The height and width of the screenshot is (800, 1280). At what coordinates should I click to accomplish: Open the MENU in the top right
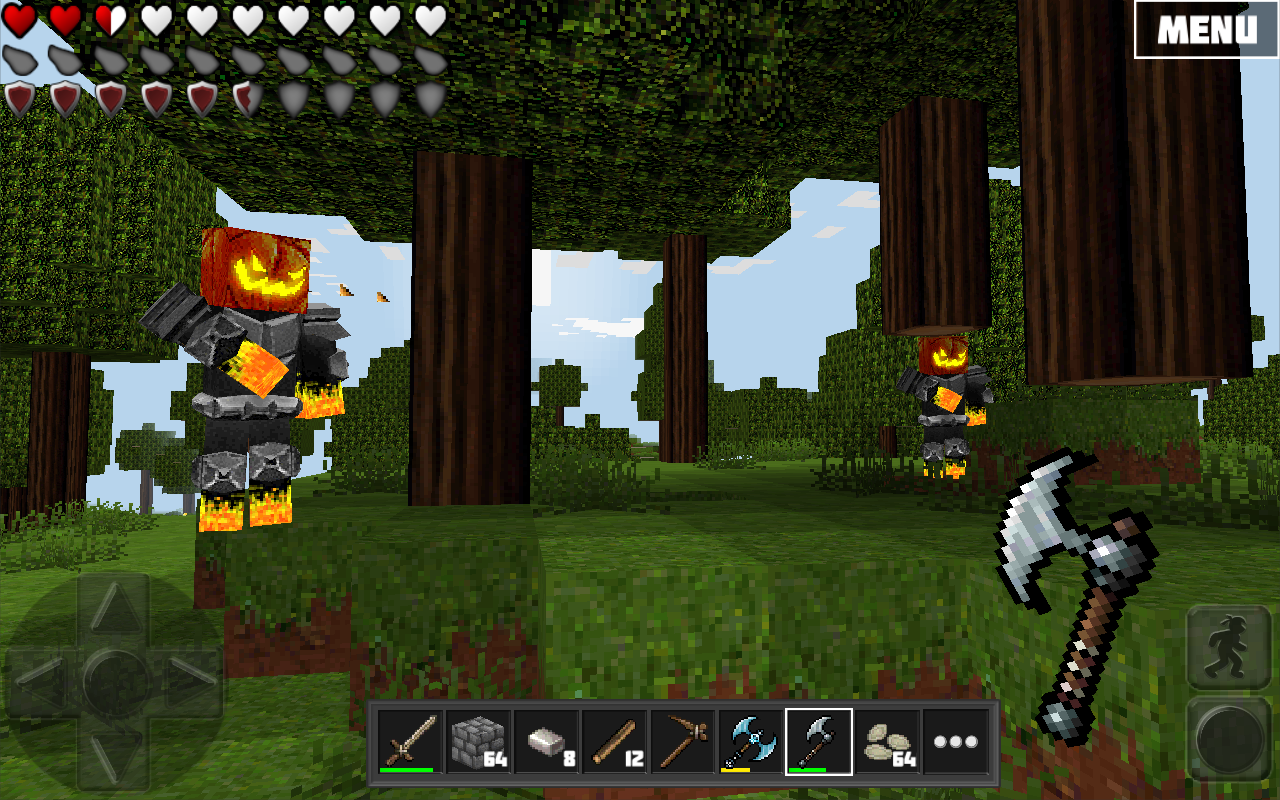[x=1205, y=30]
